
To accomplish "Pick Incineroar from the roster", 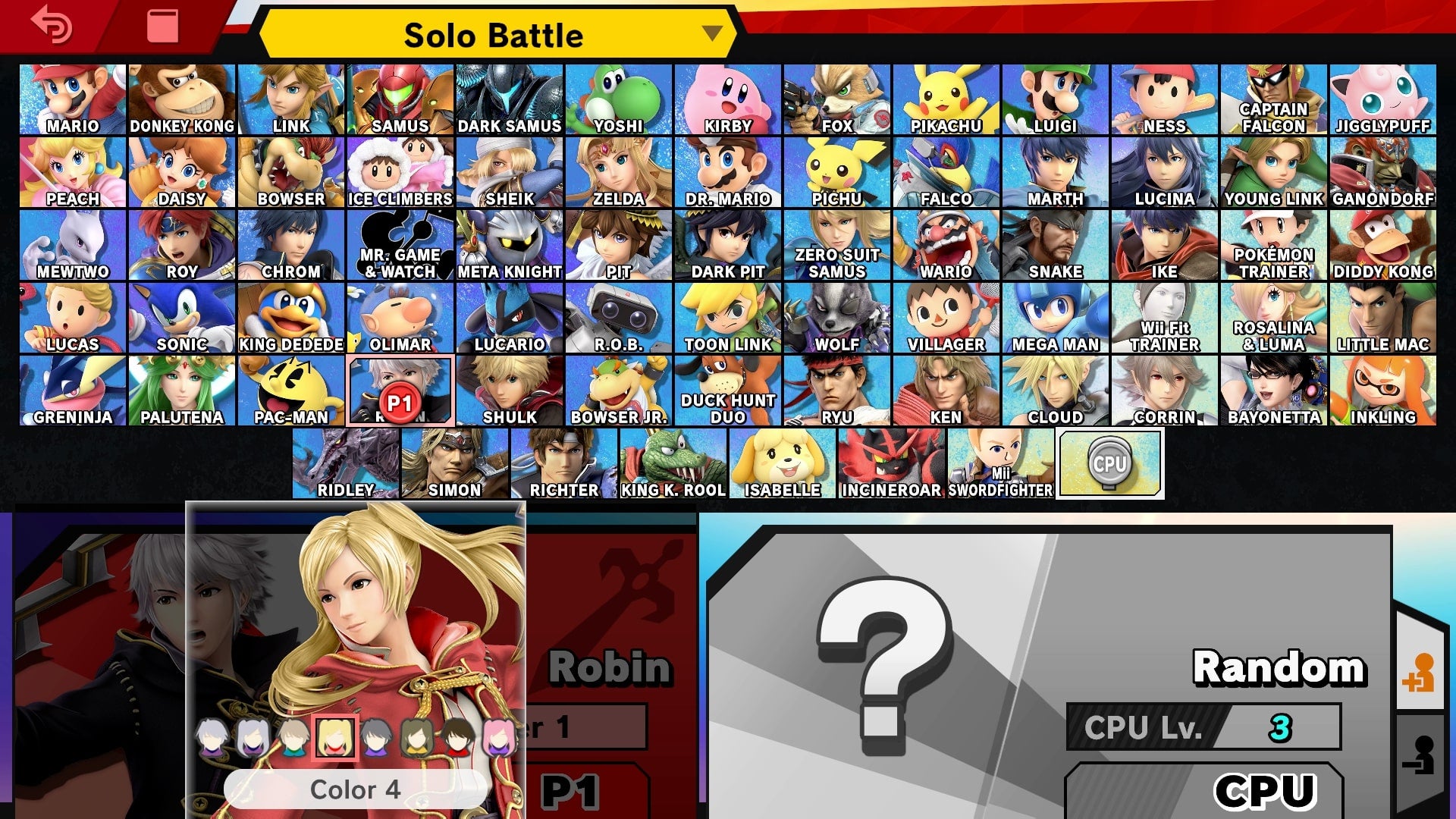I will [891, 461].
